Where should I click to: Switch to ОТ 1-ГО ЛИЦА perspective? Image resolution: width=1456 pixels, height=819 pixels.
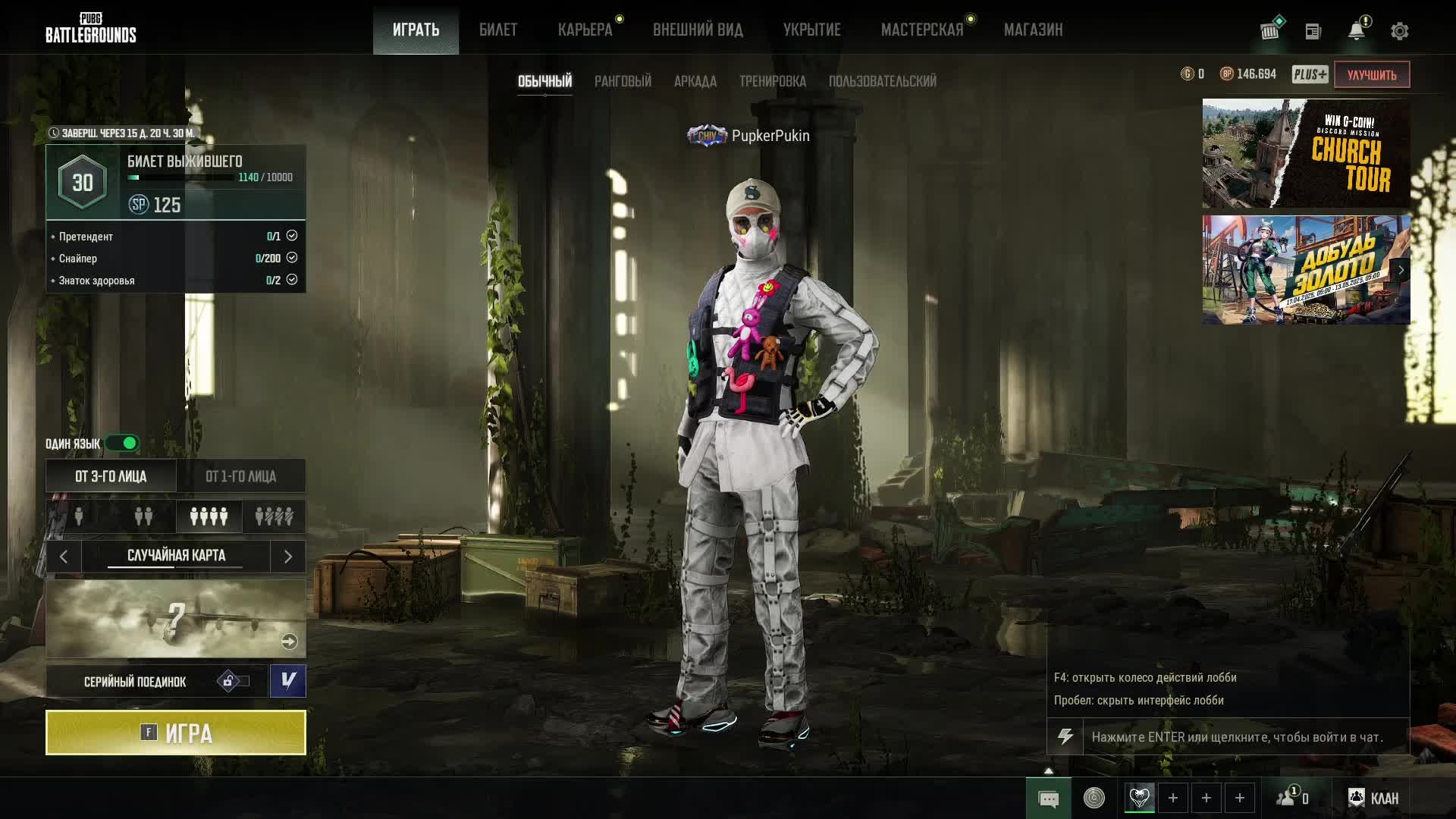click(240, 476)
